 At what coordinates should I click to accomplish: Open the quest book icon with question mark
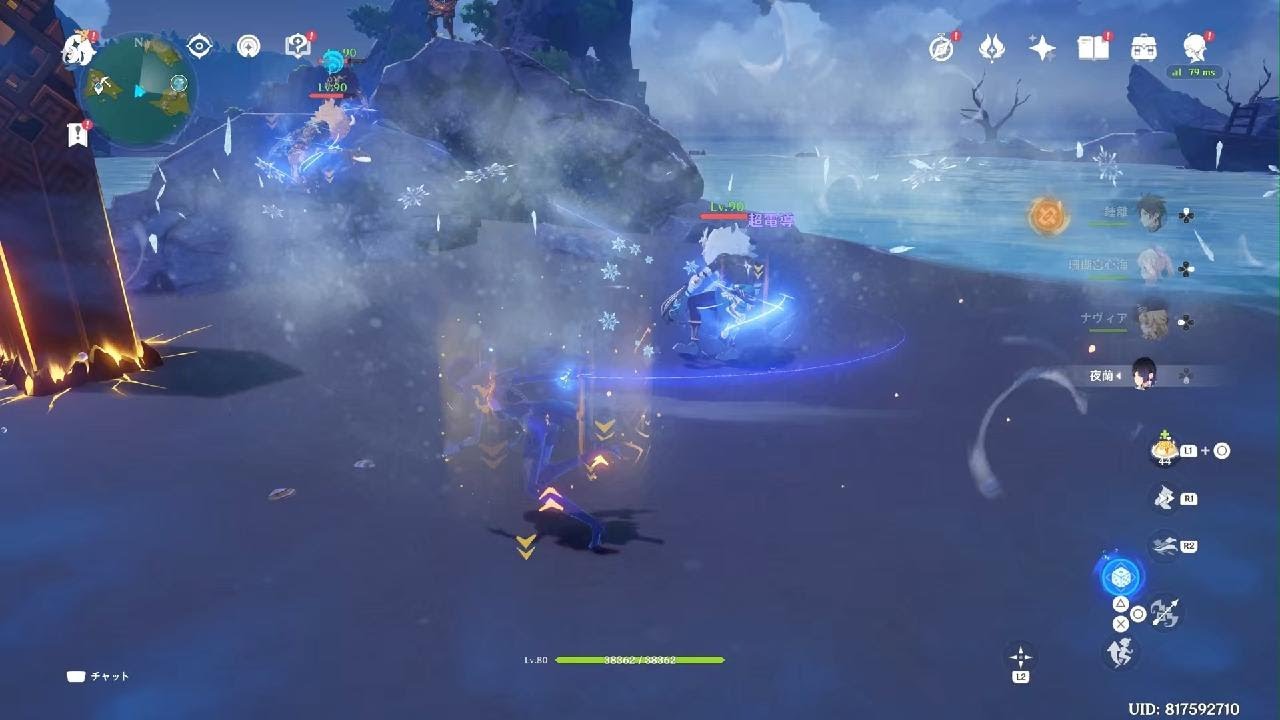pos(297,46)
